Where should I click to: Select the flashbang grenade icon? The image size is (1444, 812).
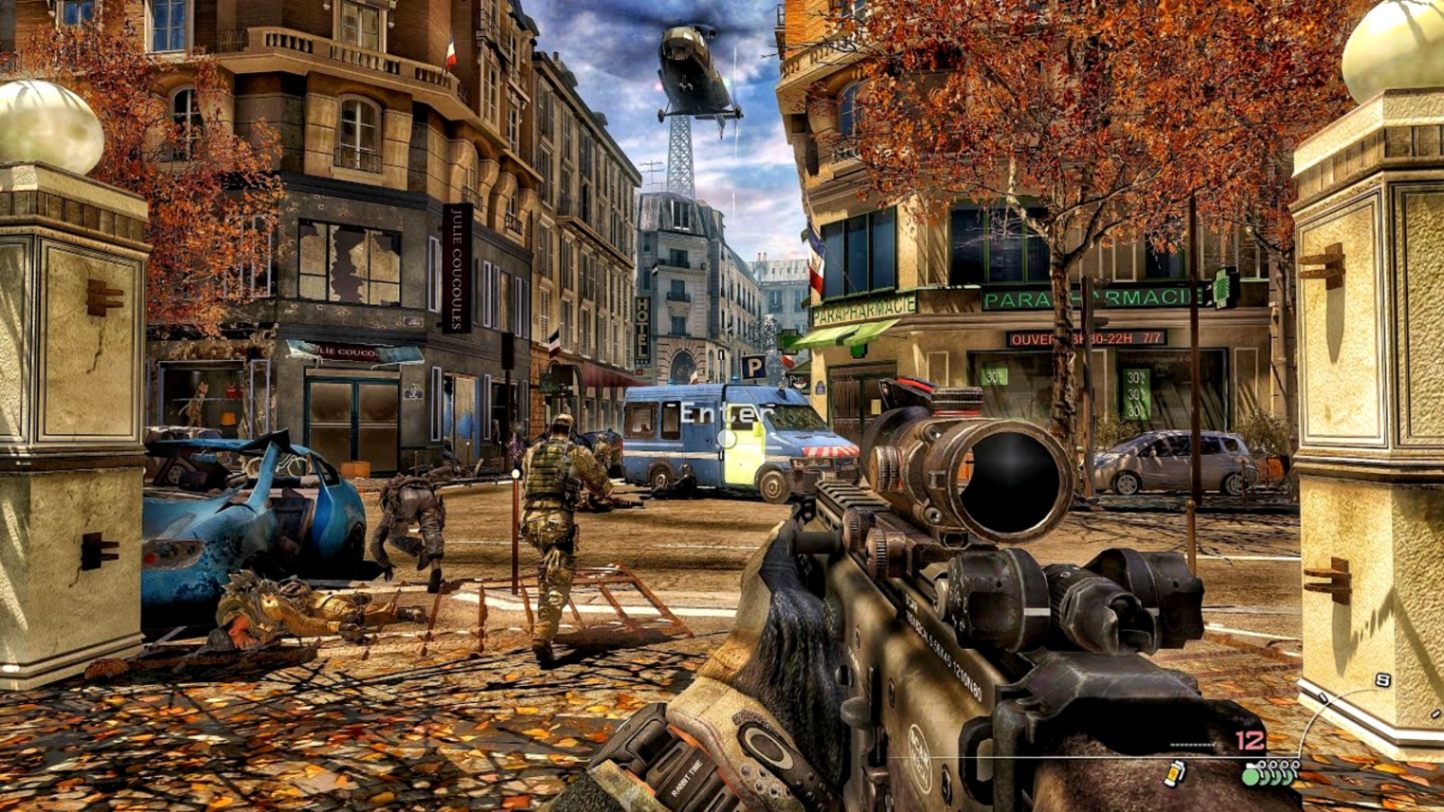[x=1175, y=772]
